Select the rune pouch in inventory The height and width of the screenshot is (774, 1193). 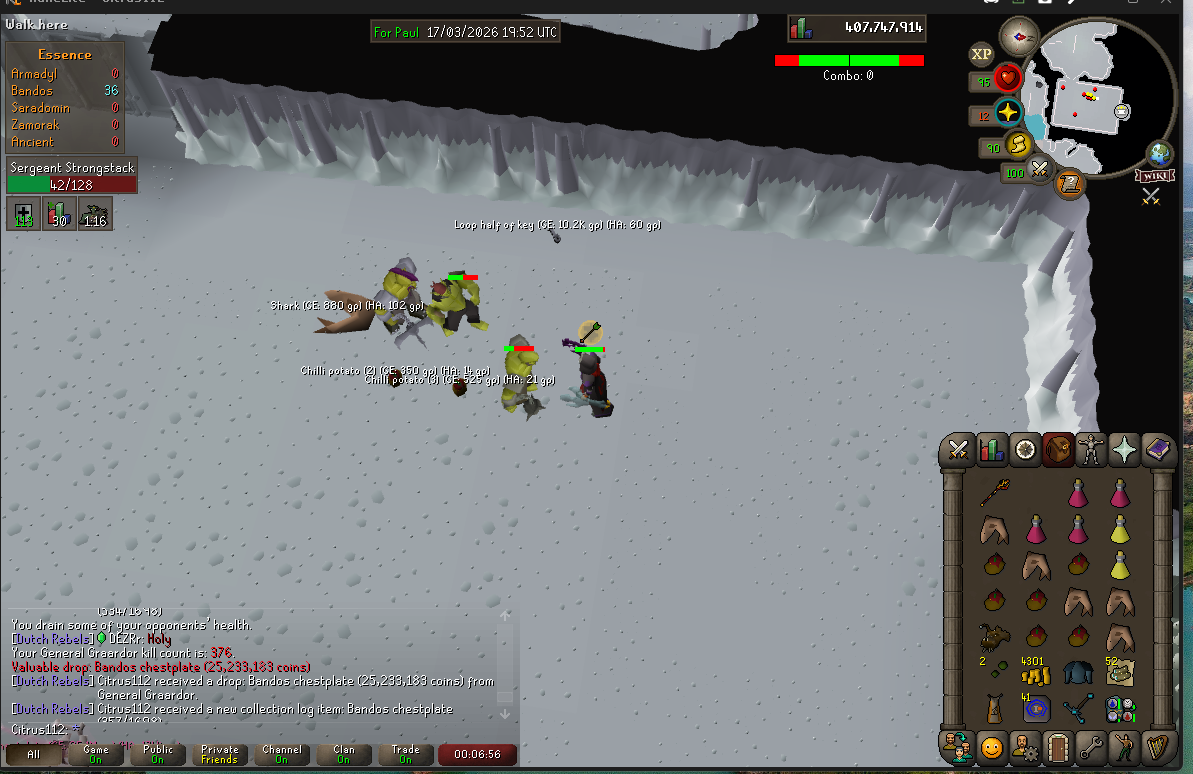click(1119, 709)
